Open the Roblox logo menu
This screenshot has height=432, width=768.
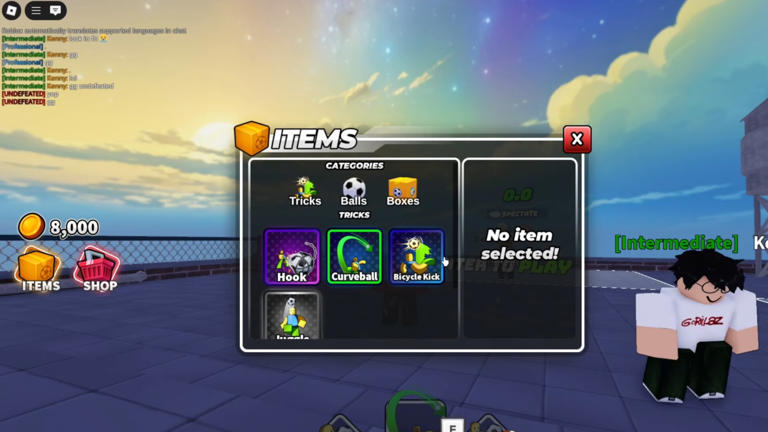pyautogui.click(x=12, y=11)
